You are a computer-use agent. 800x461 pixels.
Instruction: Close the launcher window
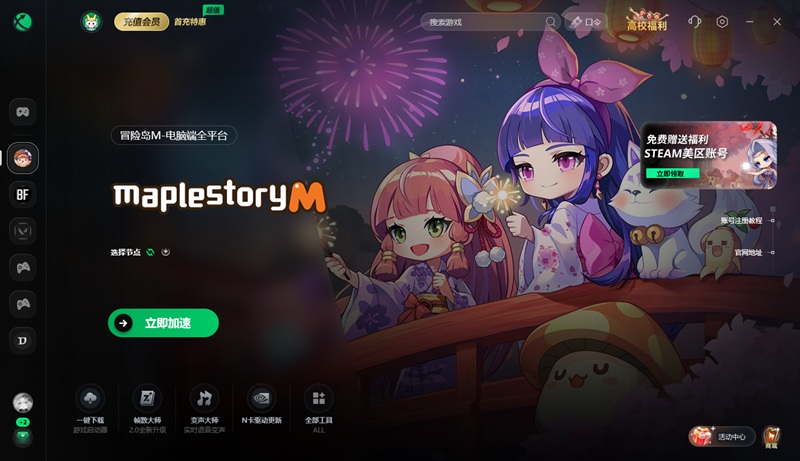pos(778,22)
